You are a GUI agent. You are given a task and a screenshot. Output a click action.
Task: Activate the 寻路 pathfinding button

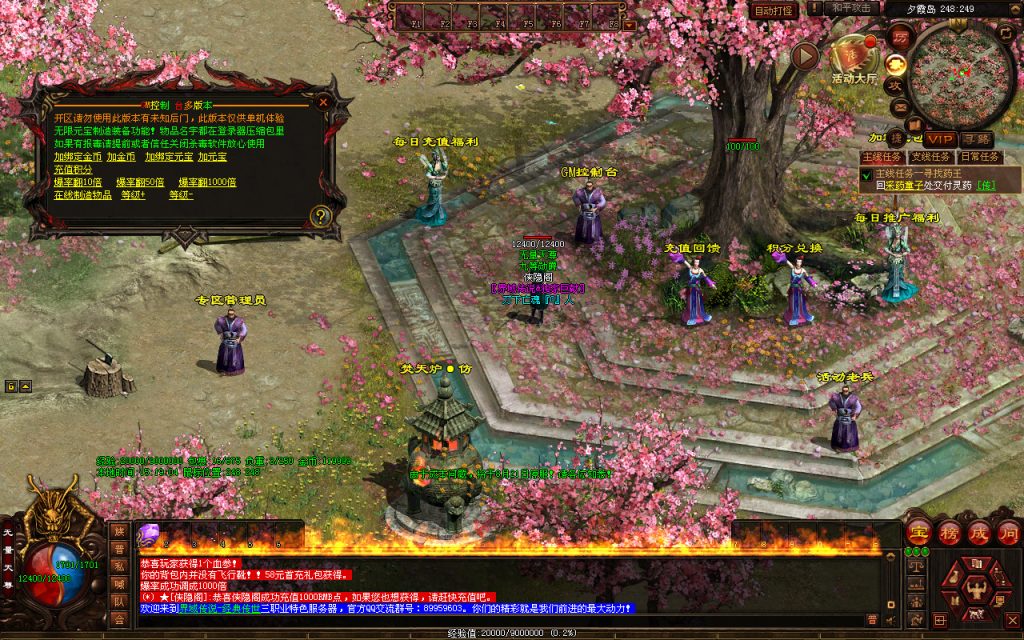click(x=977, y=138)
